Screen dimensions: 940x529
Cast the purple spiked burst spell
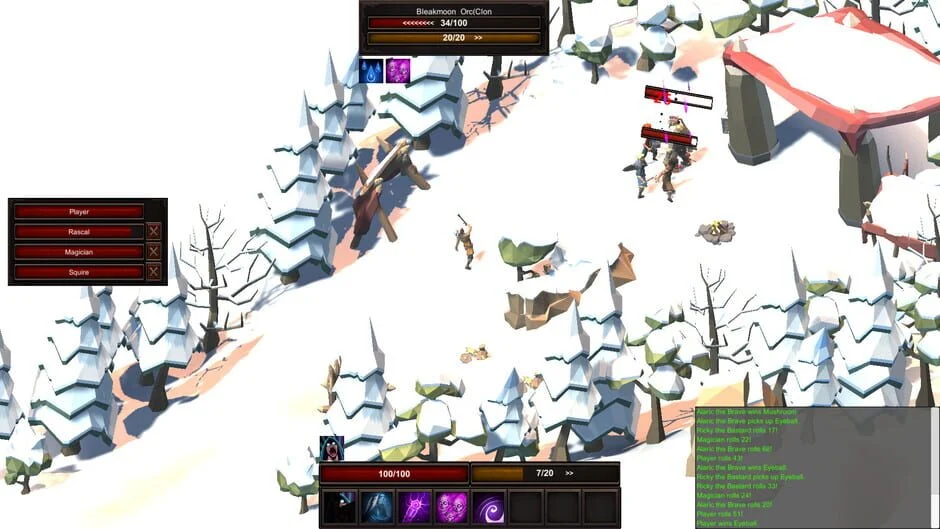pos(414,507)
